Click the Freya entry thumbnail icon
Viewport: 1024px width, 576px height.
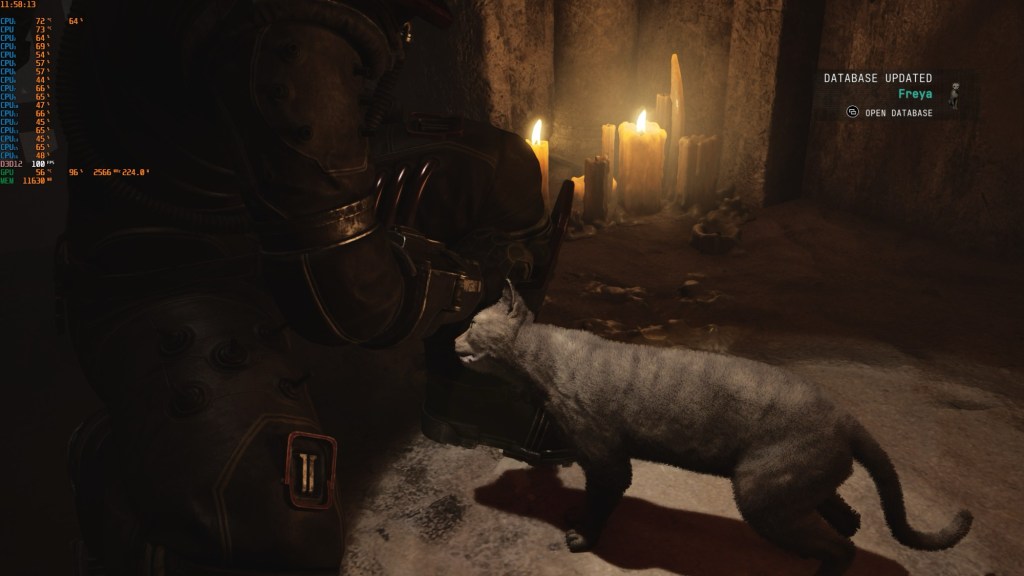(954, 94)
